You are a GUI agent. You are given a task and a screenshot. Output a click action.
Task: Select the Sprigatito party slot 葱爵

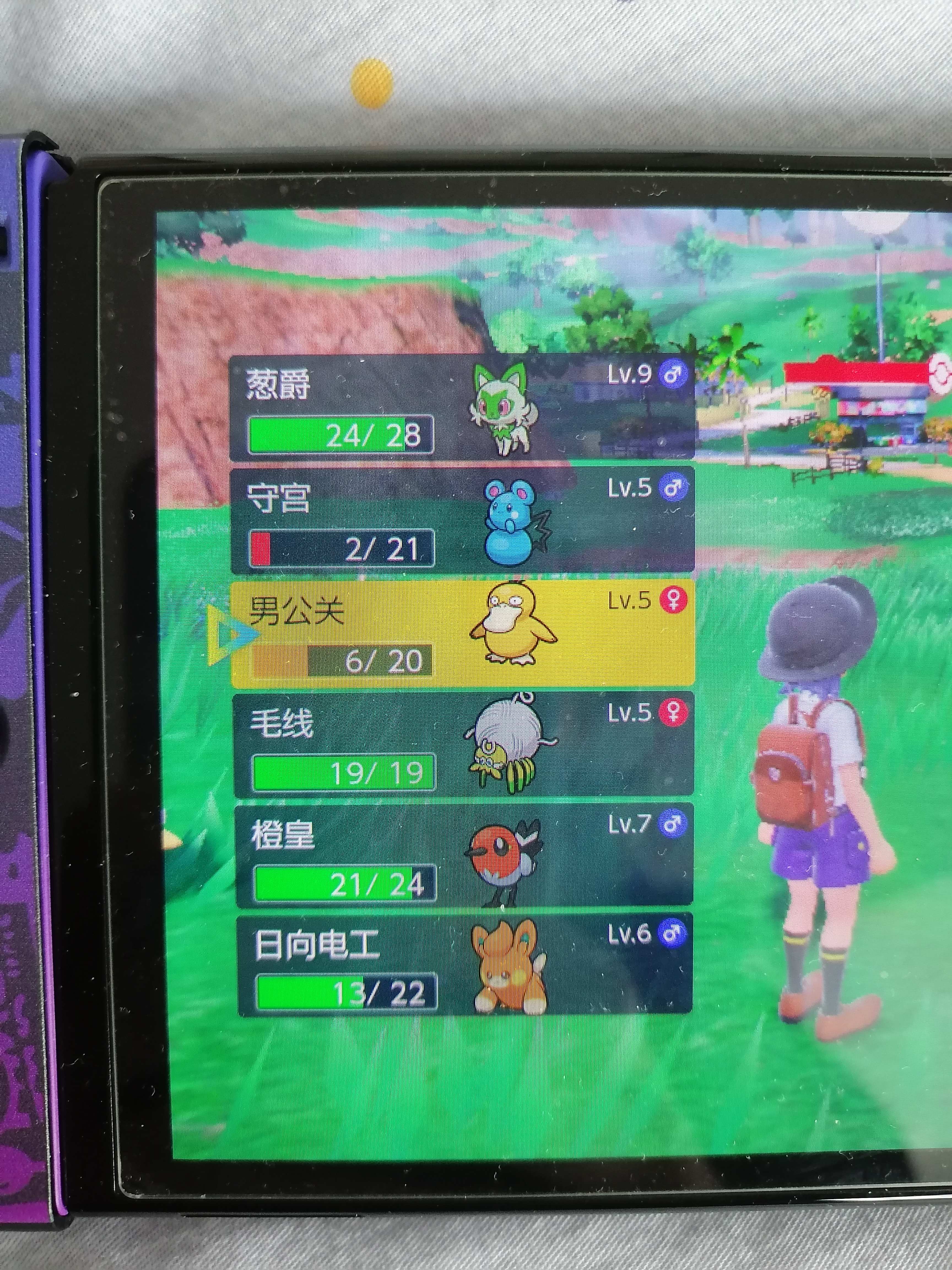[x=461, y=408]
